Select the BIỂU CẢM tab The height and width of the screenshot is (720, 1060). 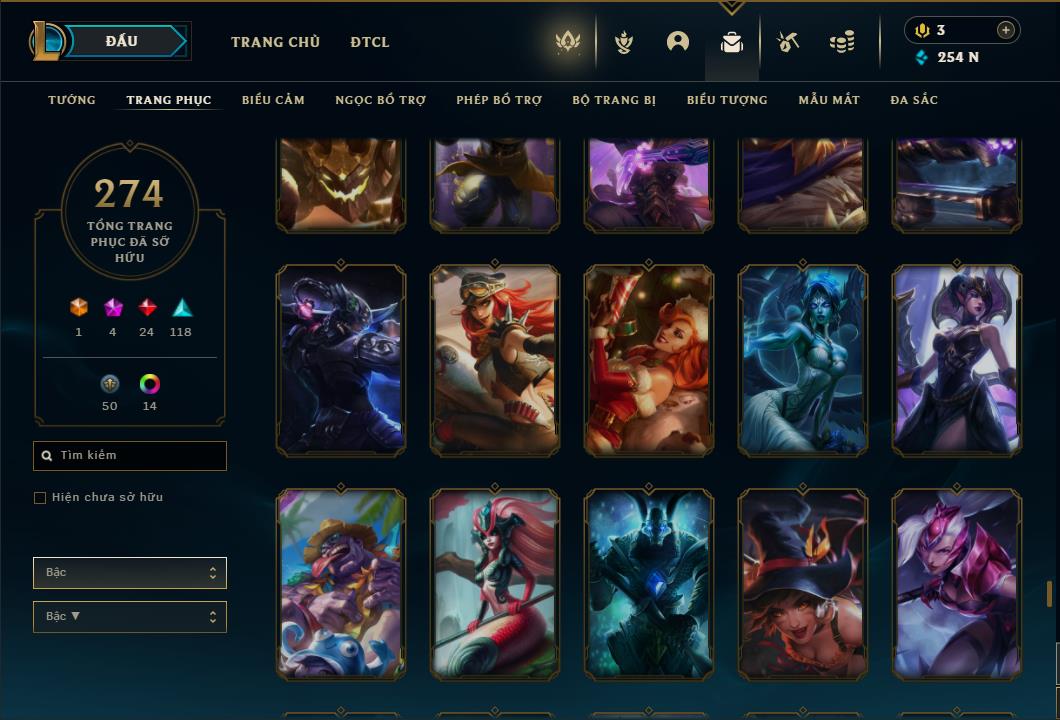click(x=273, y=100)
